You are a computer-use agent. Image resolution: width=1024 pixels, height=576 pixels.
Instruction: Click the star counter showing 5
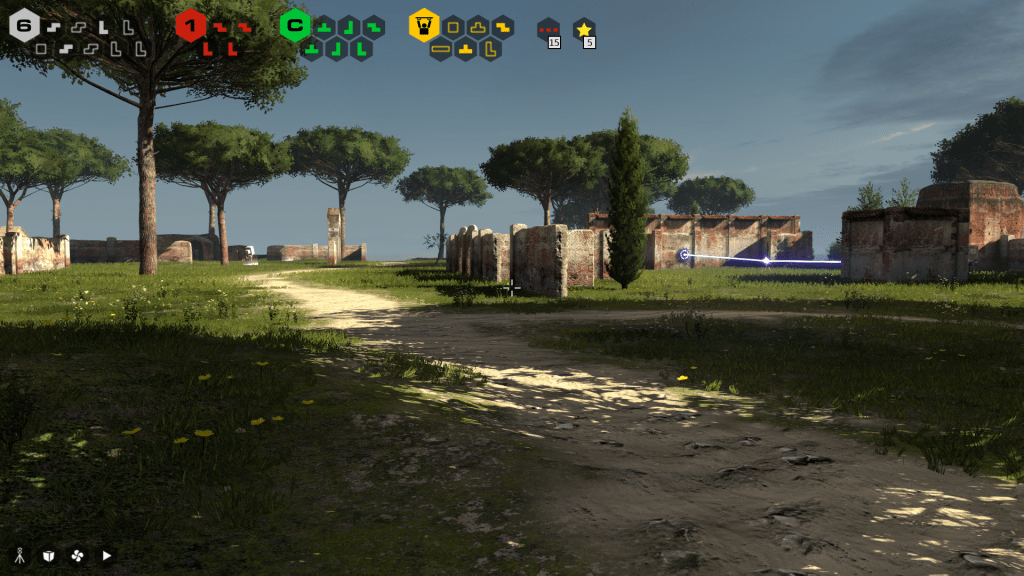pyautogui.click(x=584, y=32)
